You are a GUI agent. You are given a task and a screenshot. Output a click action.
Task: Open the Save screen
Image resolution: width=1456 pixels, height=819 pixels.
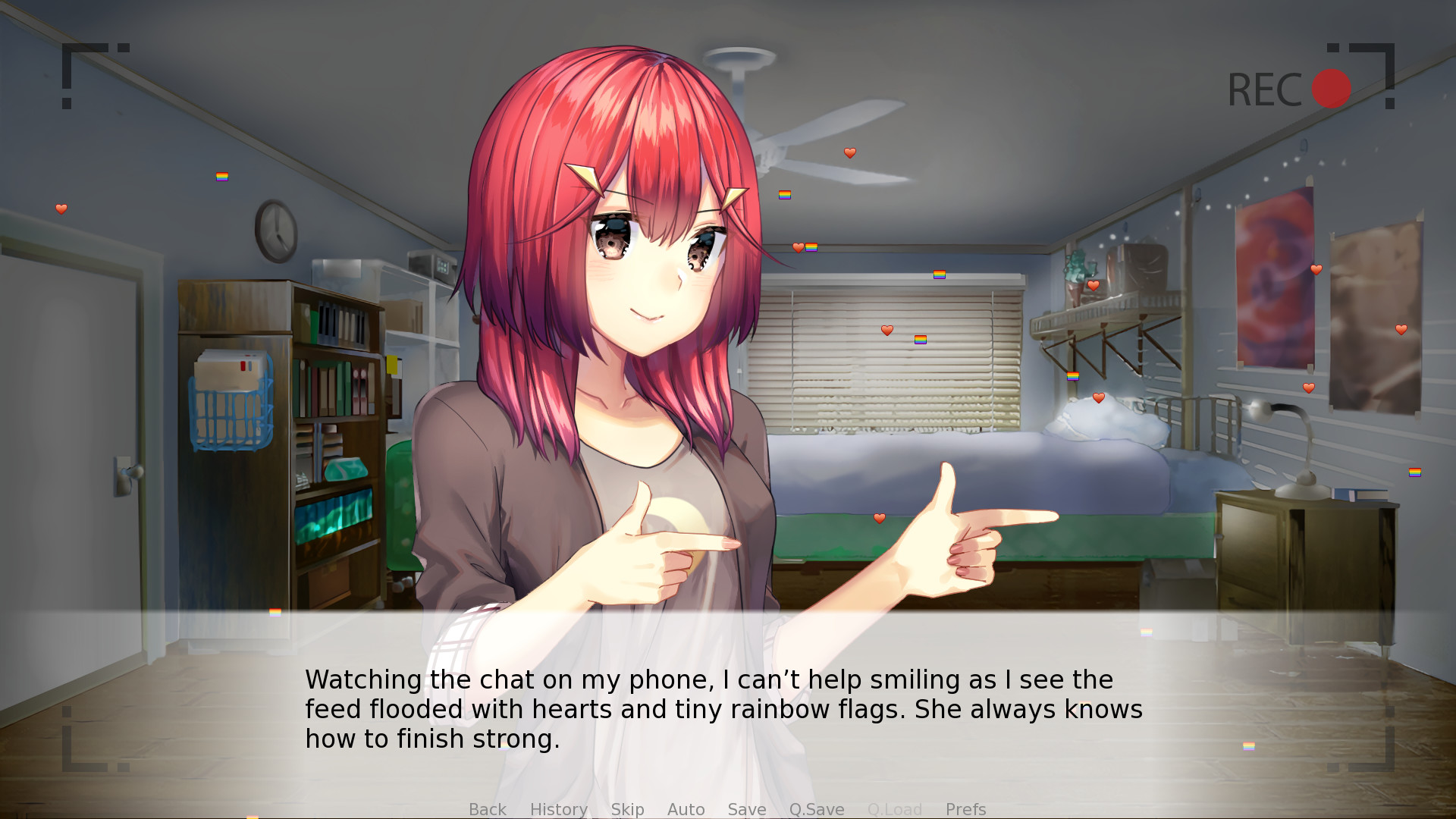[x=746, y=809]
